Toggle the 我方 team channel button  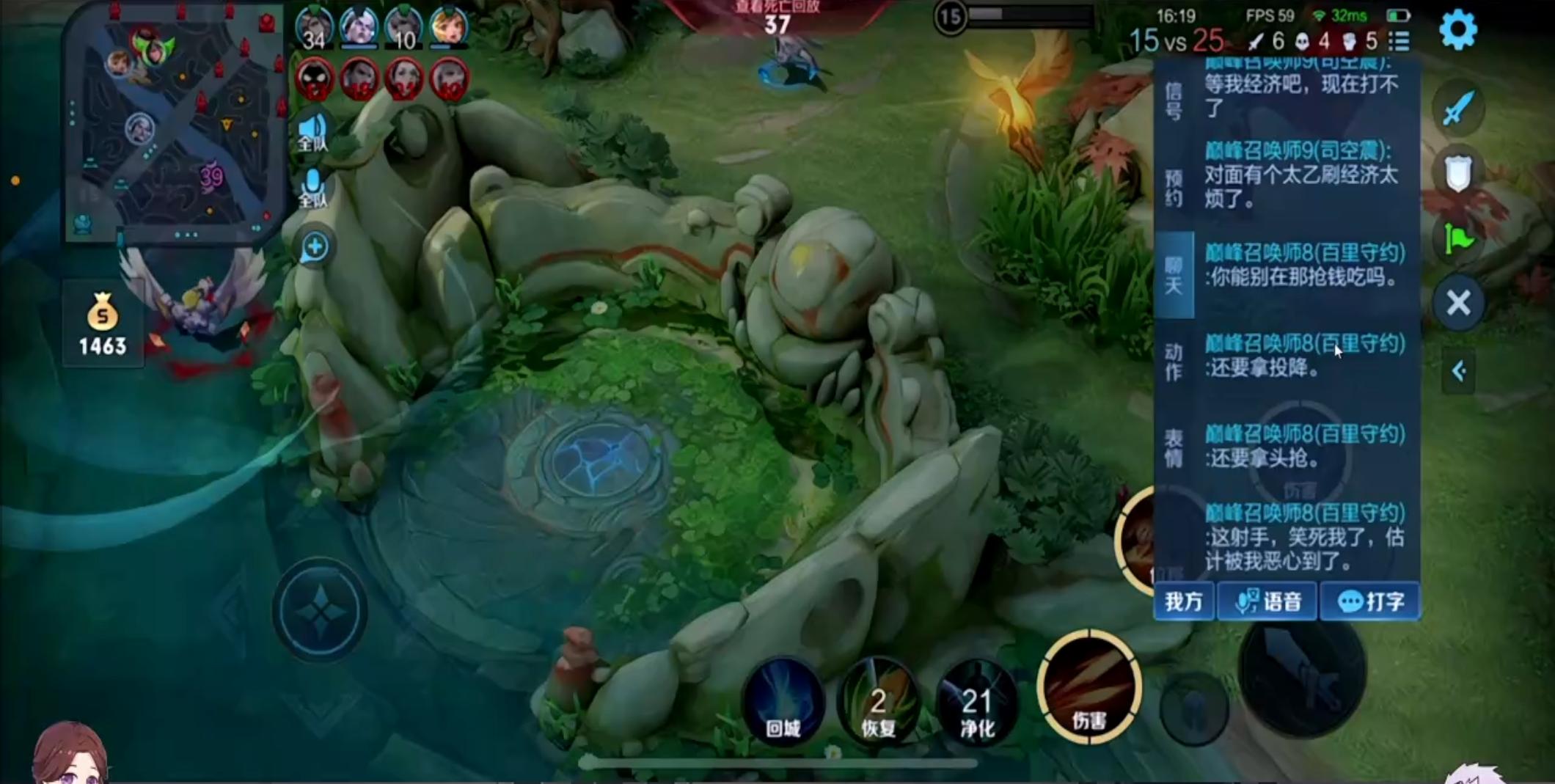click(1184, 601)
